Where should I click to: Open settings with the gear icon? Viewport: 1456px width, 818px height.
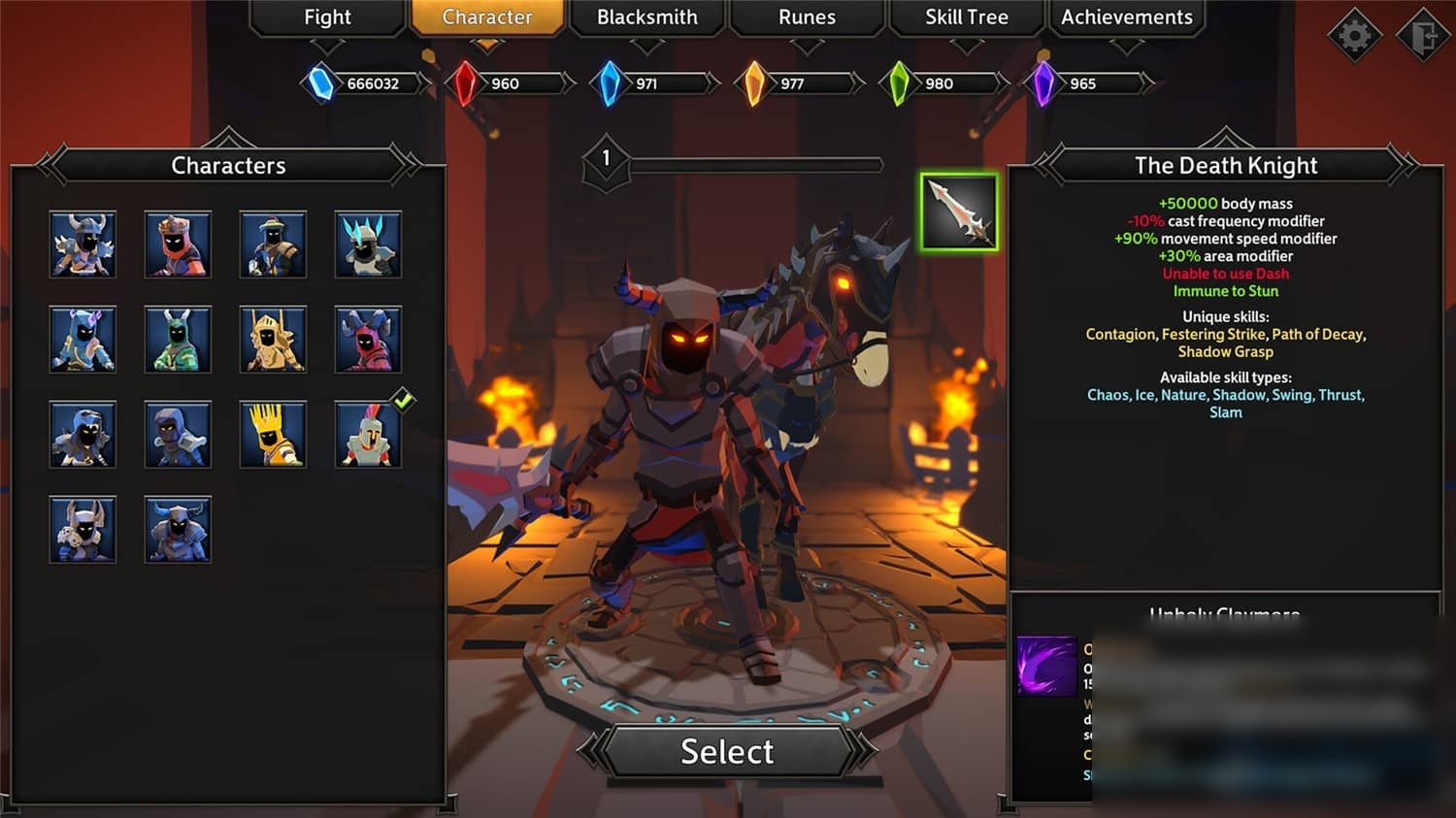point(1354,36)
